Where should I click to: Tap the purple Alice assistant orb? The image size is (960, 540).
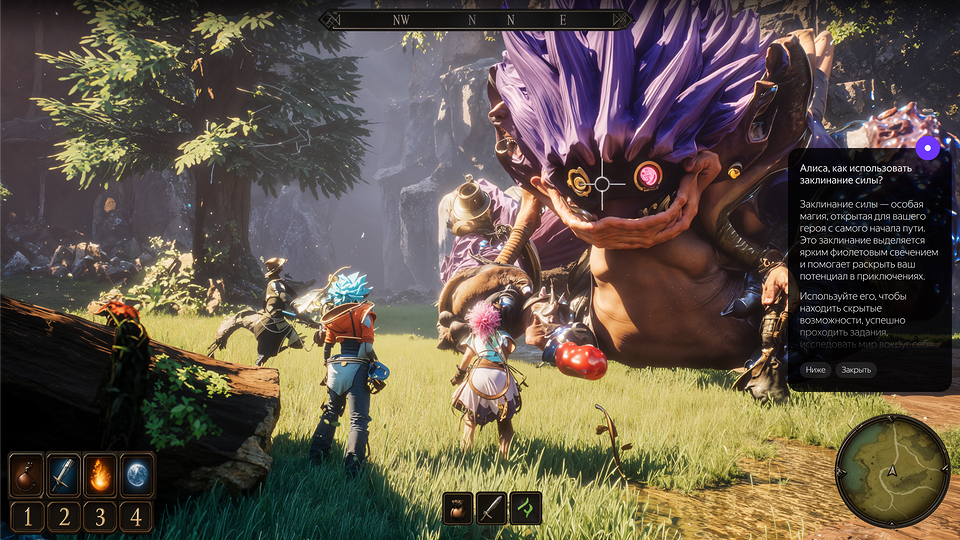[x=929, y=149]
